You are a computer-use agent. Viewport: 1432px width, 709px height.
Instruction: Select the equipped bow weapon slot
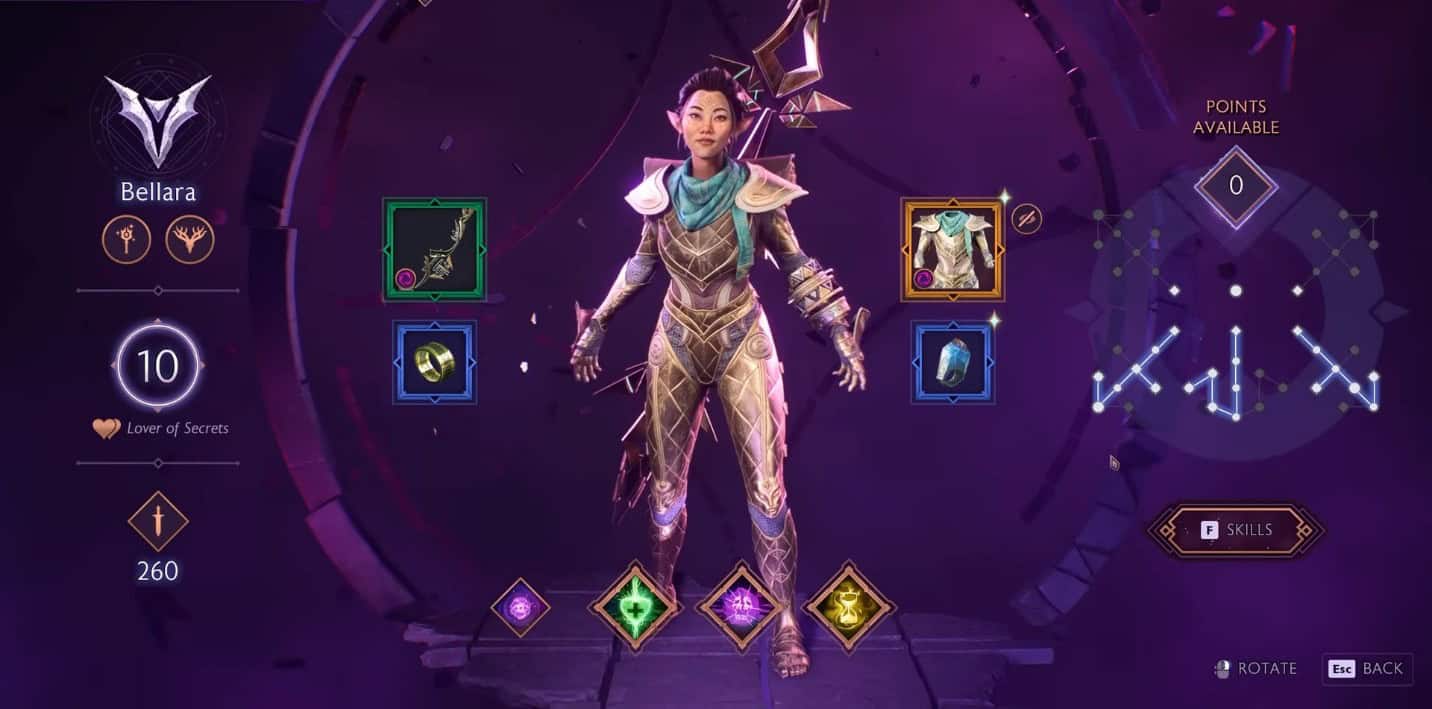tap(435, 249)
